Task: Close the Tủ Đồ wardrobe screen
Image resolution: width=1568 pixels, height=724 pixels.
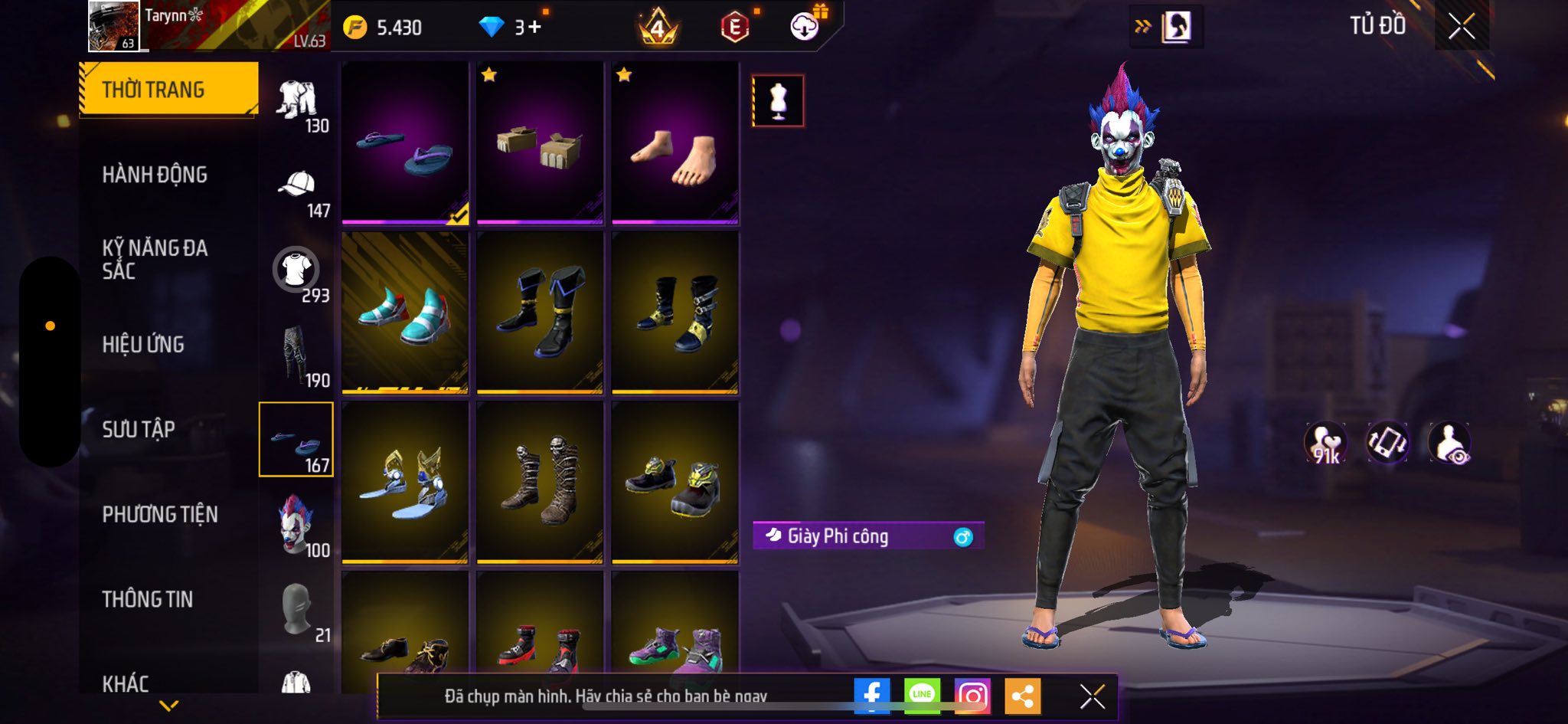Action: [1461, 27]
